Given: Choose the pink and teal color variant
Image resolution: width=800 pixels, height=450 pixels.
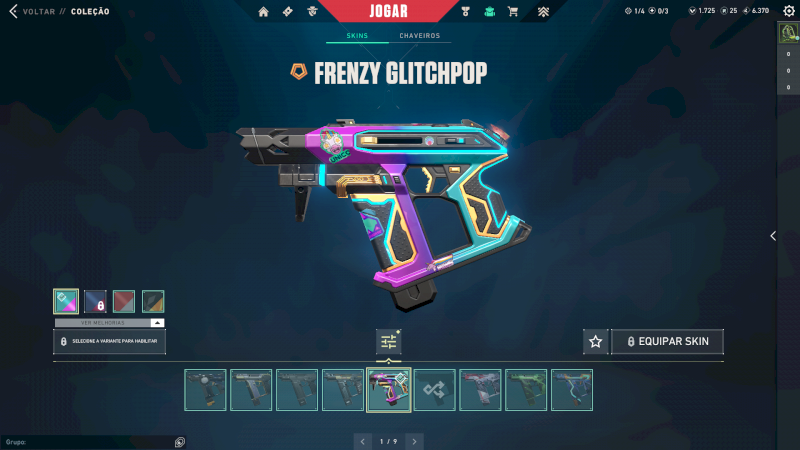Looking at the screenshot, I should tap(65, 301).
